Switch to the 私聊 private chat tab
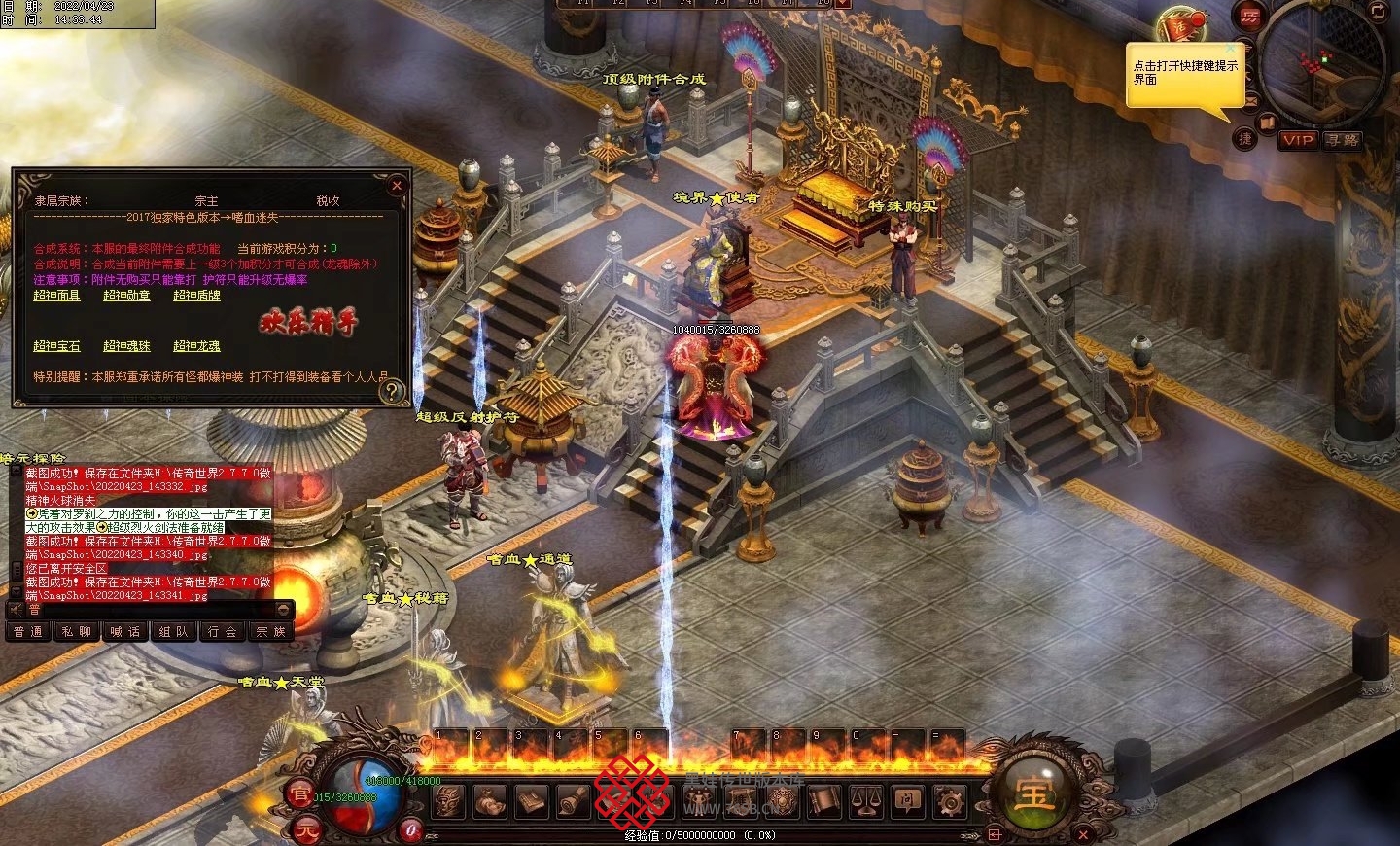 [x=76, y=632]
